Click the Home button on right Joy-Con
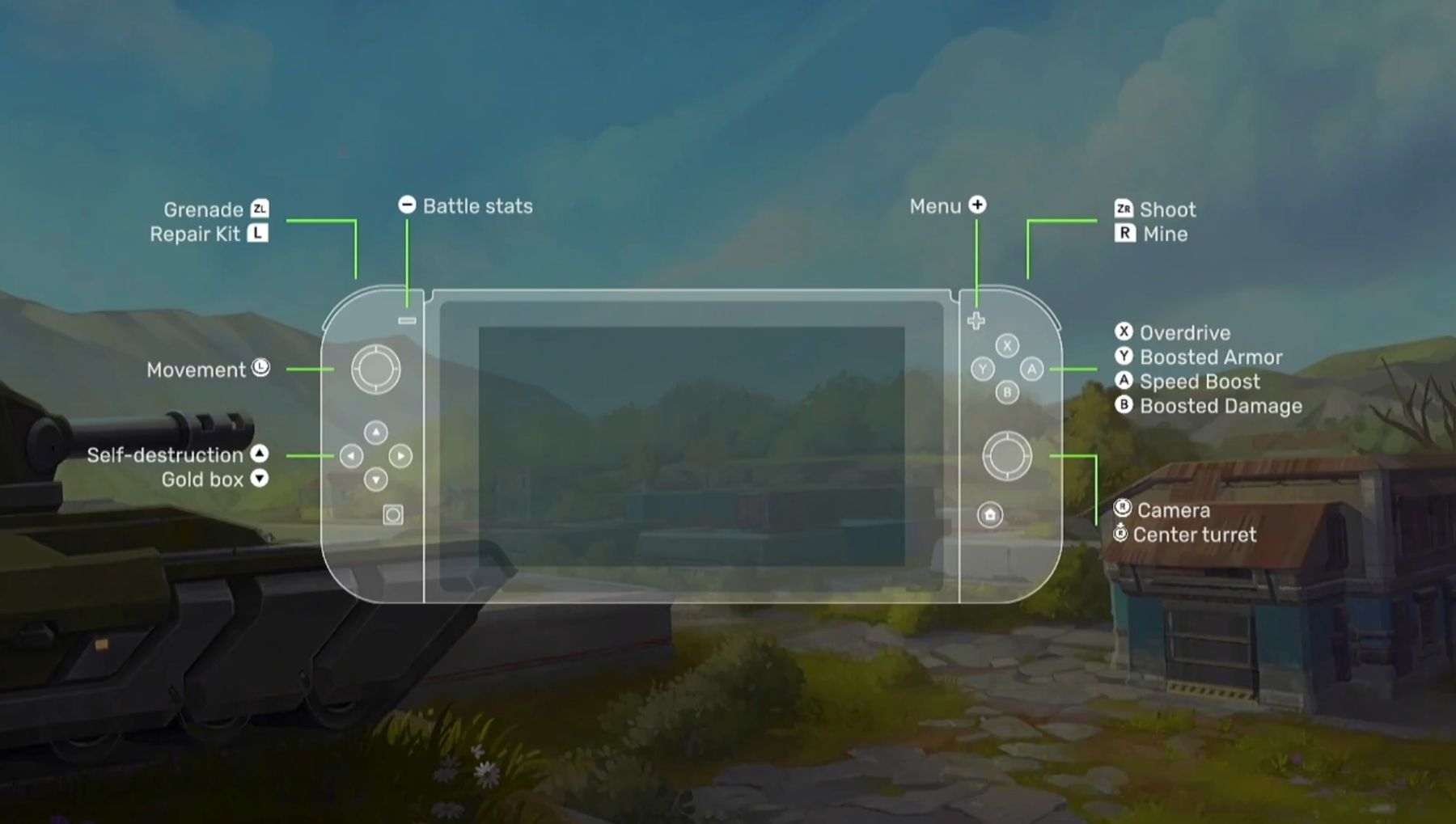Viewport: 1456px width, 824px height. (x=990, y=514)
